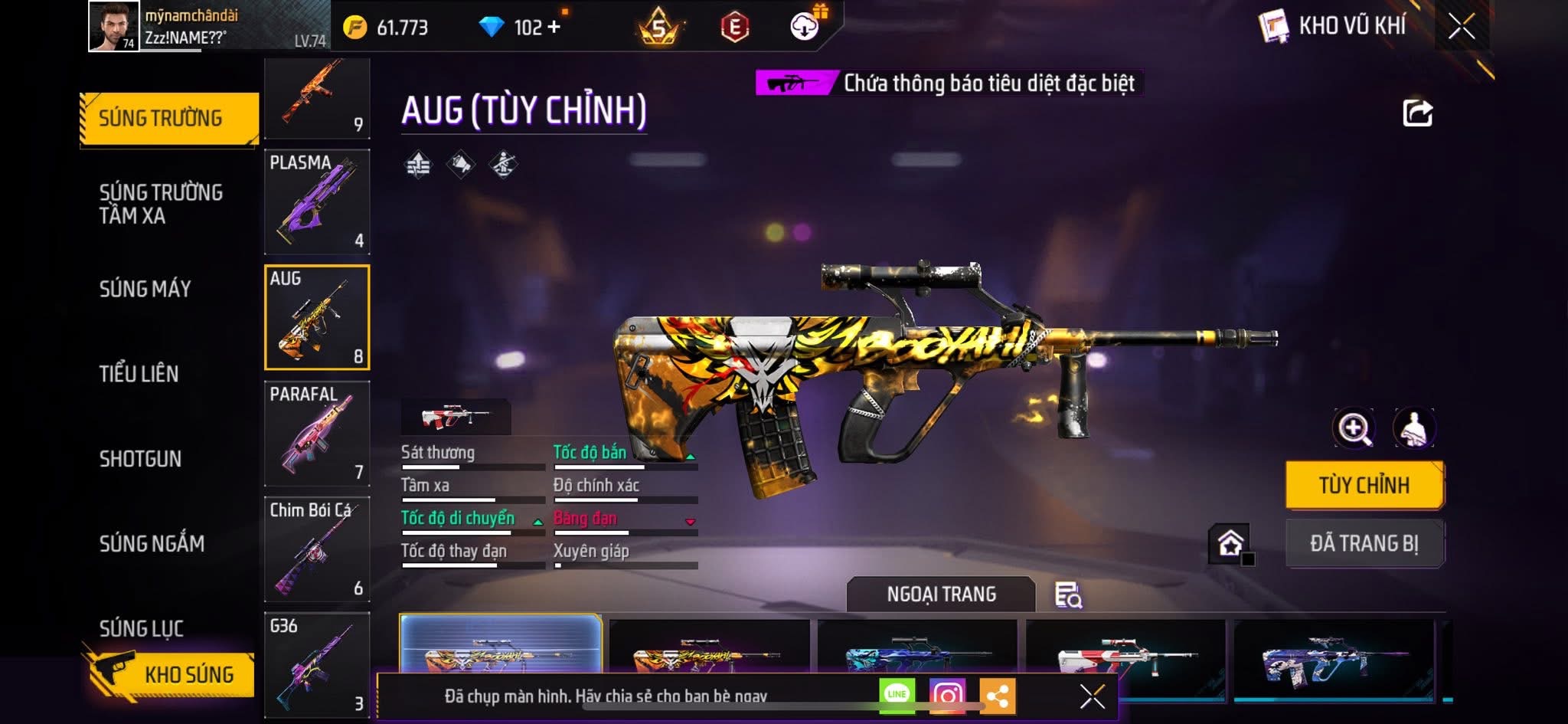The width and height of the screenshot is (1568, 724).
Task: Open the NGOẠI TRANG skins tab
Action: (941, 595)
